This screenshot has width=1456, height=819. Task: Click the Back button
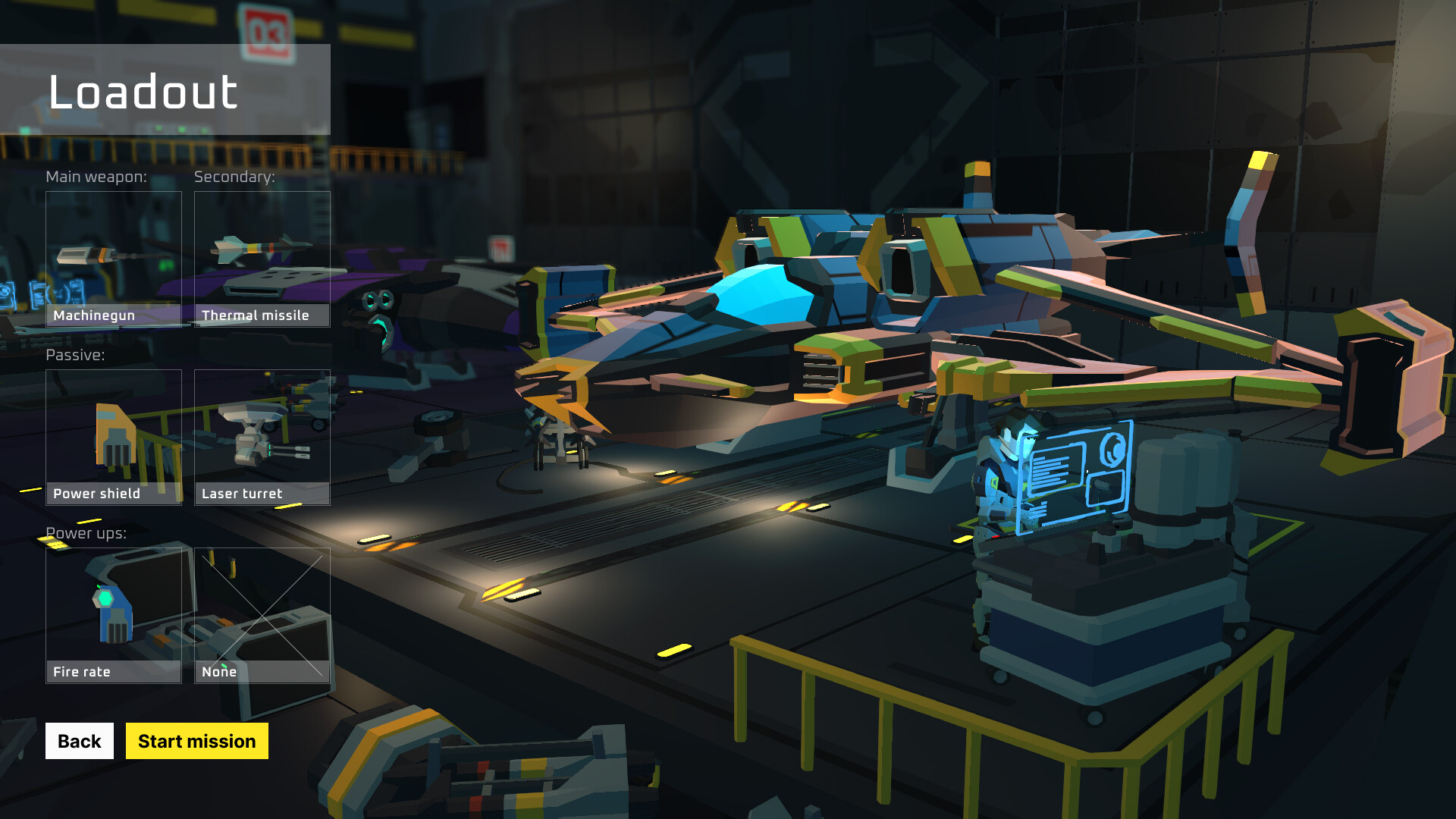point(79,741)
